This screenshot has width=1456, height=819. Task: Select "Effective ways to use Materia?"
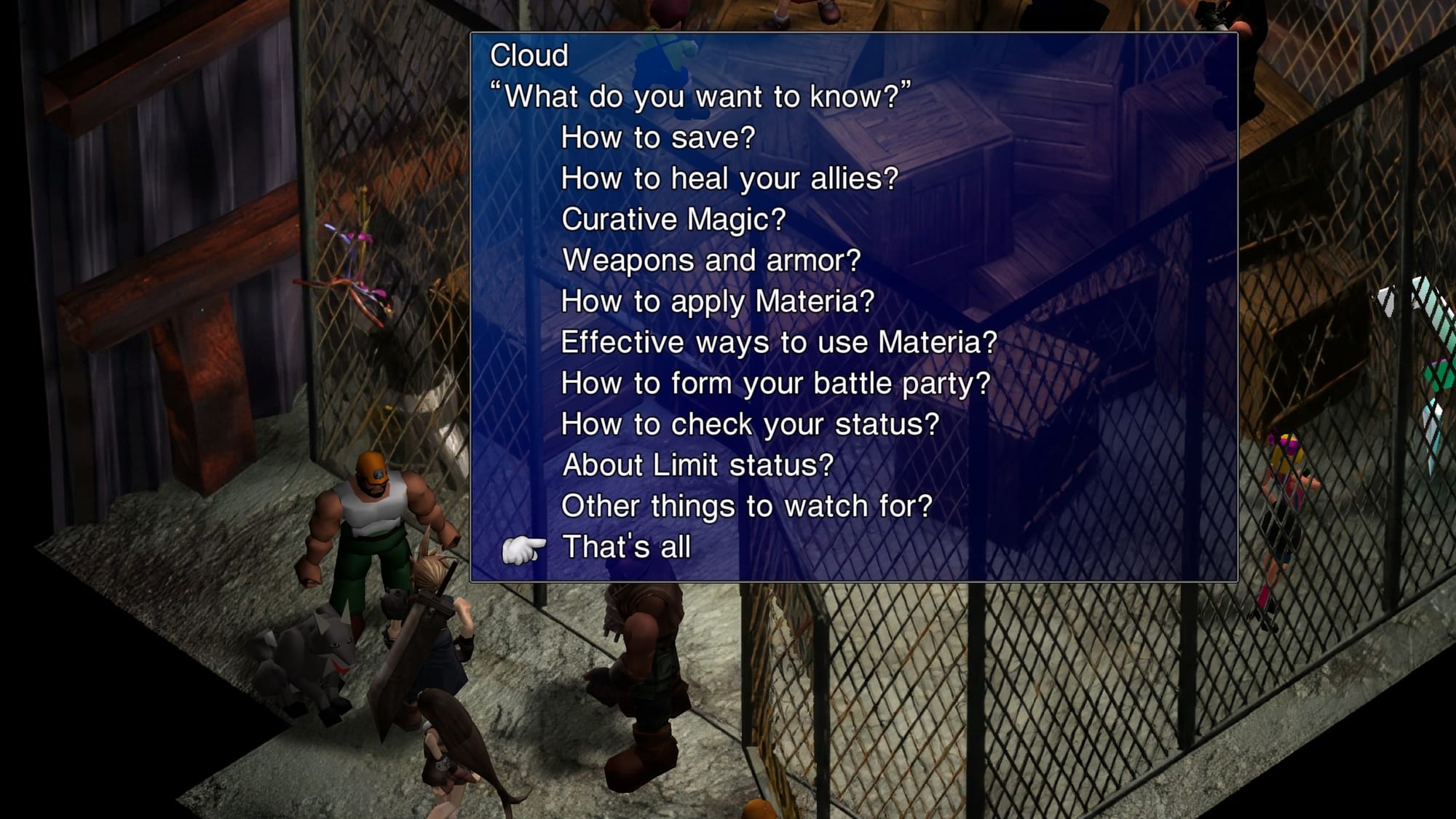click(x=778, y=342)
